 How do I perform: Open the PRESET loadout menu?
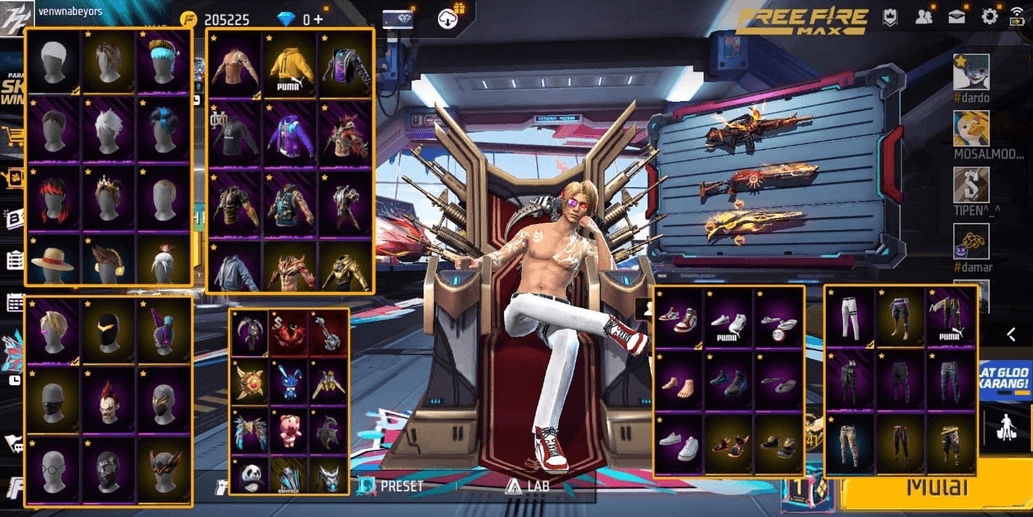391,486
